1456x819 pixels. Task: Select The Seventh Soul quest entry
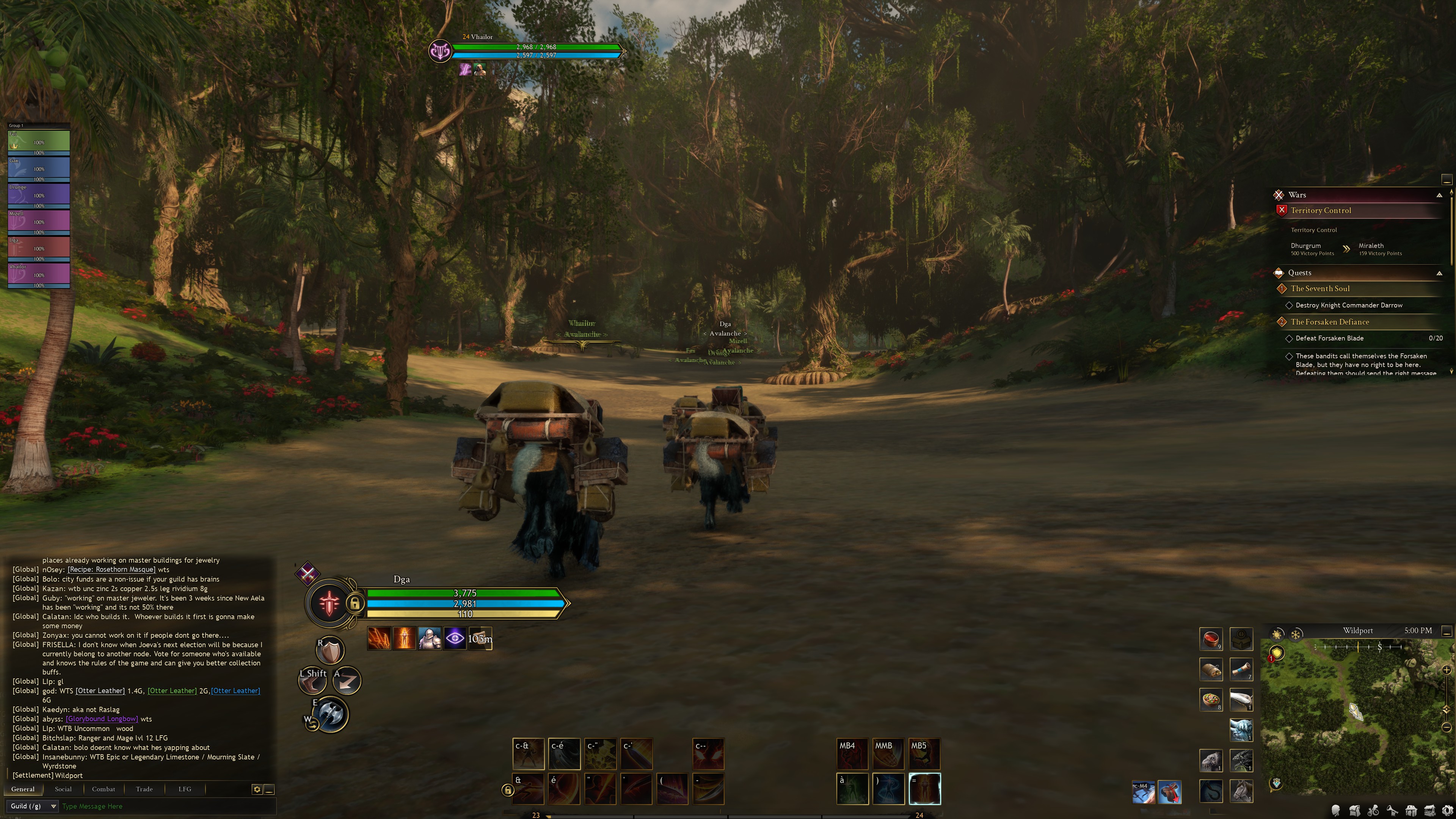1320,288
